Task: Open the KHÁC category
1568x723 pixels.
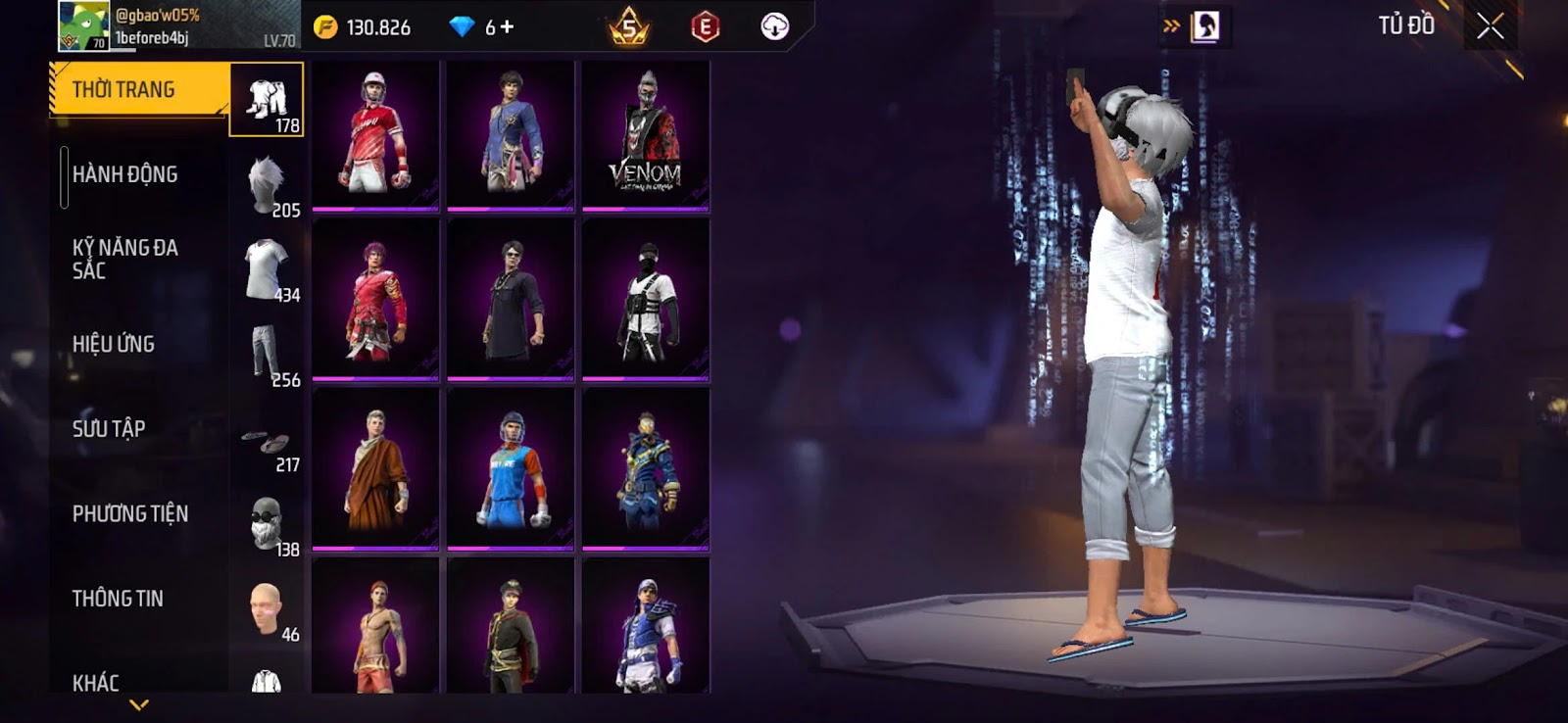Action: pos(95,682)
